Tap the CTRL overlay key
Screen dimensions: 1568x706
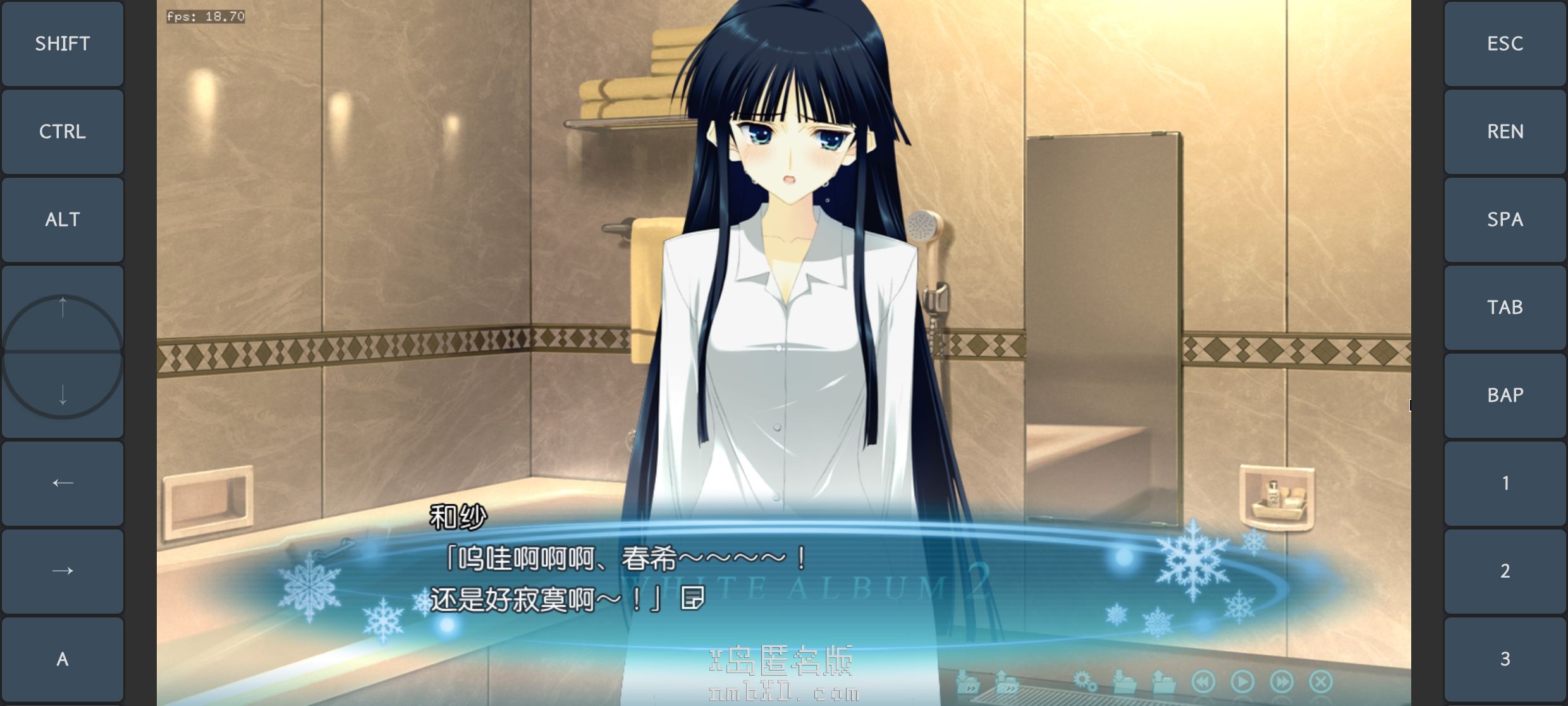coord(63,132)
